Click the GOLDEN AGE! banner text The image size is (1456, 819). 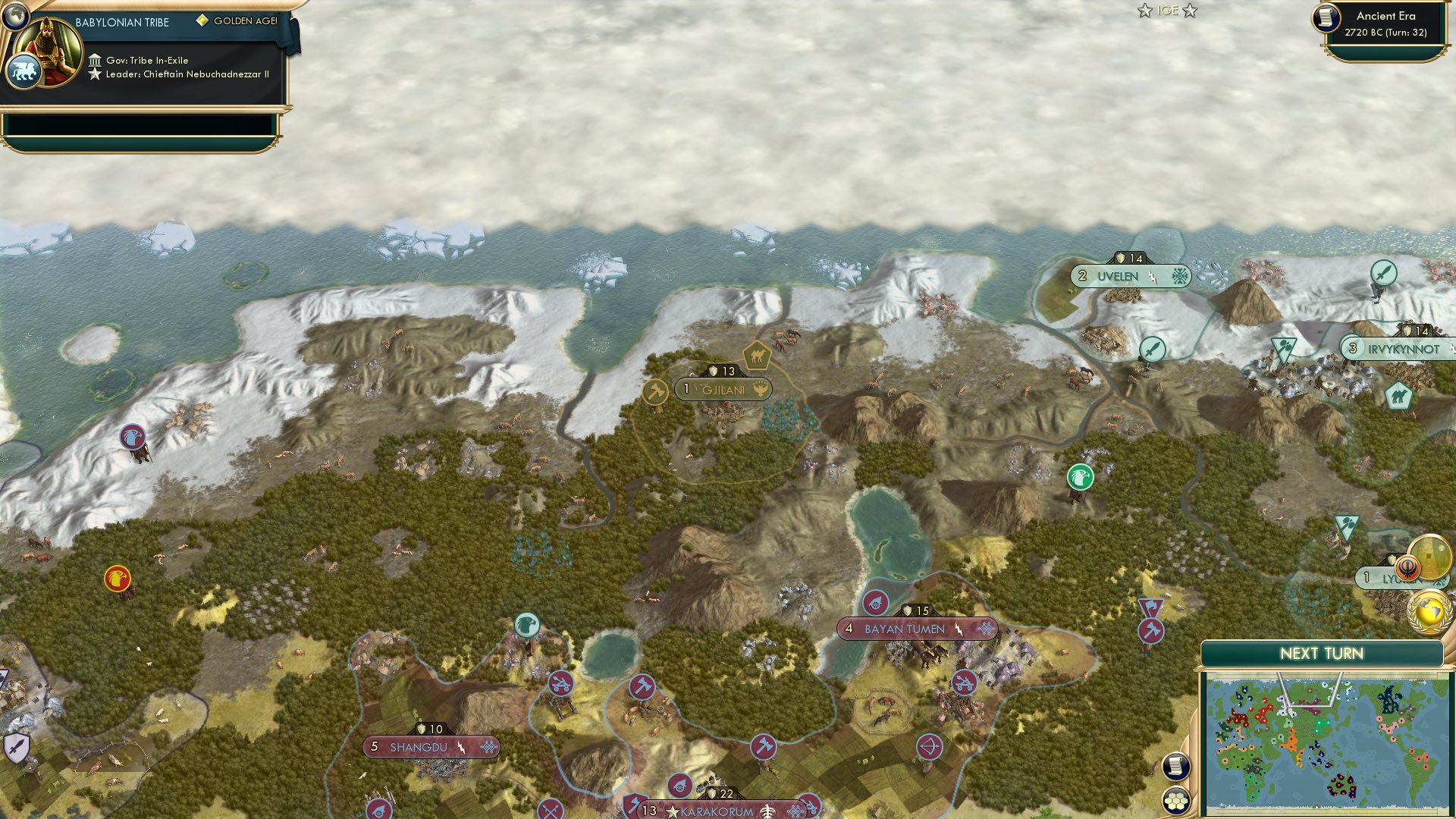[245, 22]
